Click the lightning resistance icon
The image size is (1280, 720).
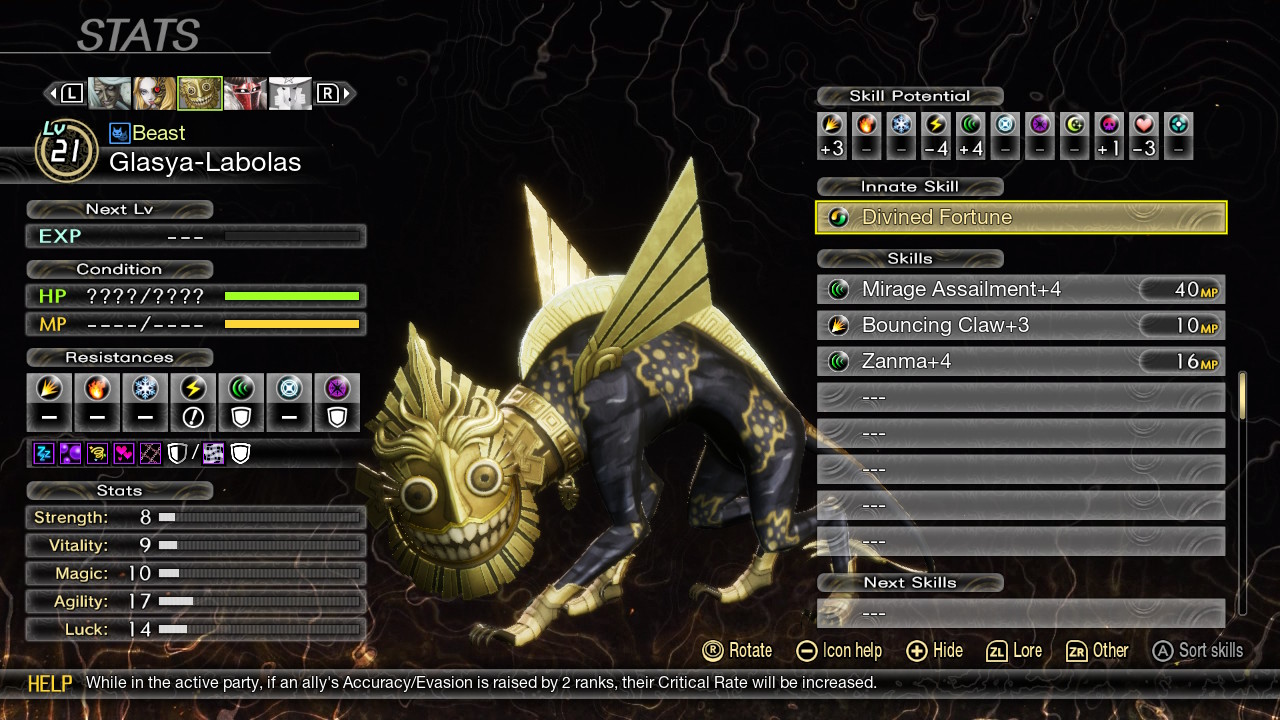pyautogui.click(x=193, y=389)
